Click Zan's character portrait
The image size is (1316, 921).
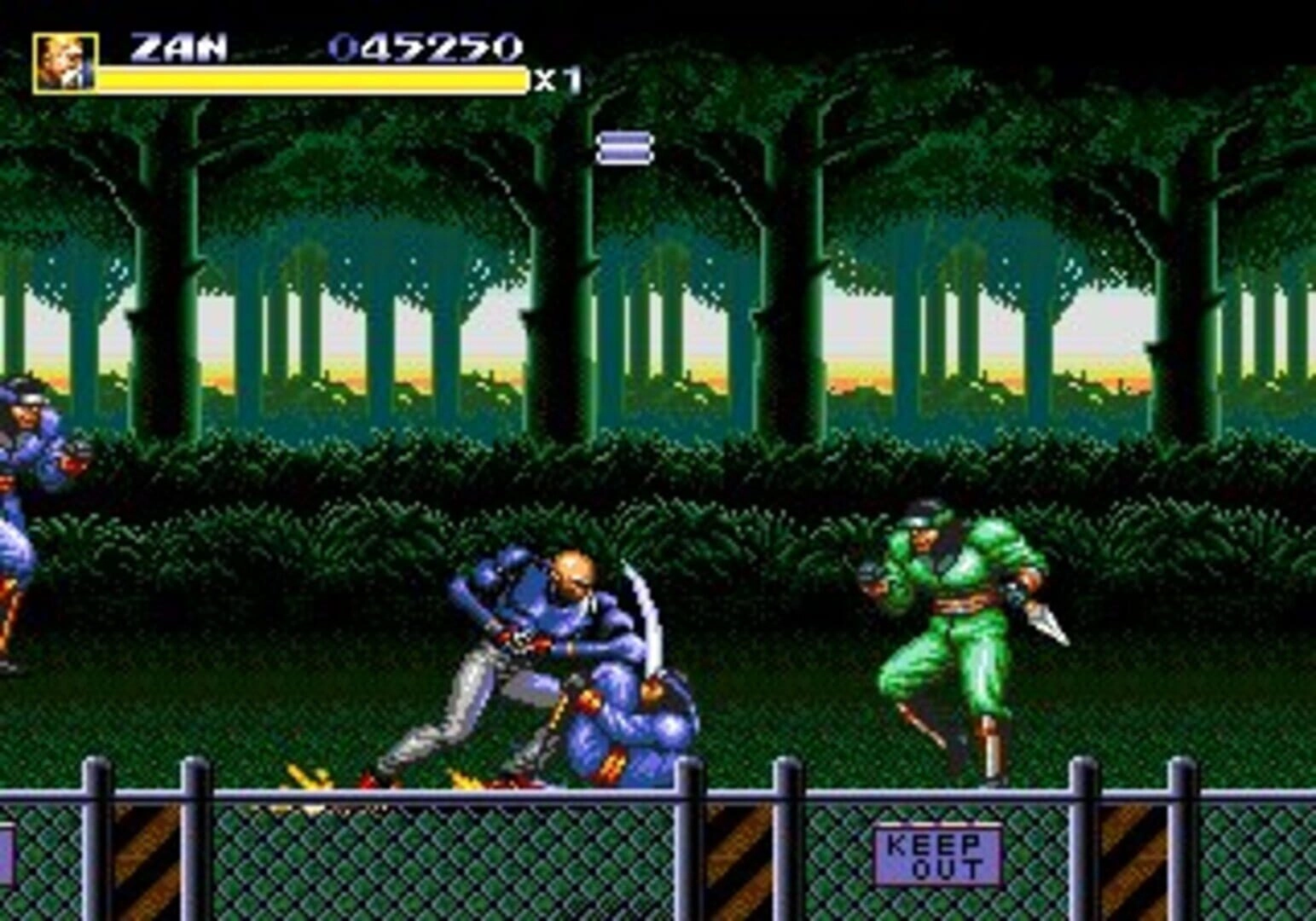(65, 62)
